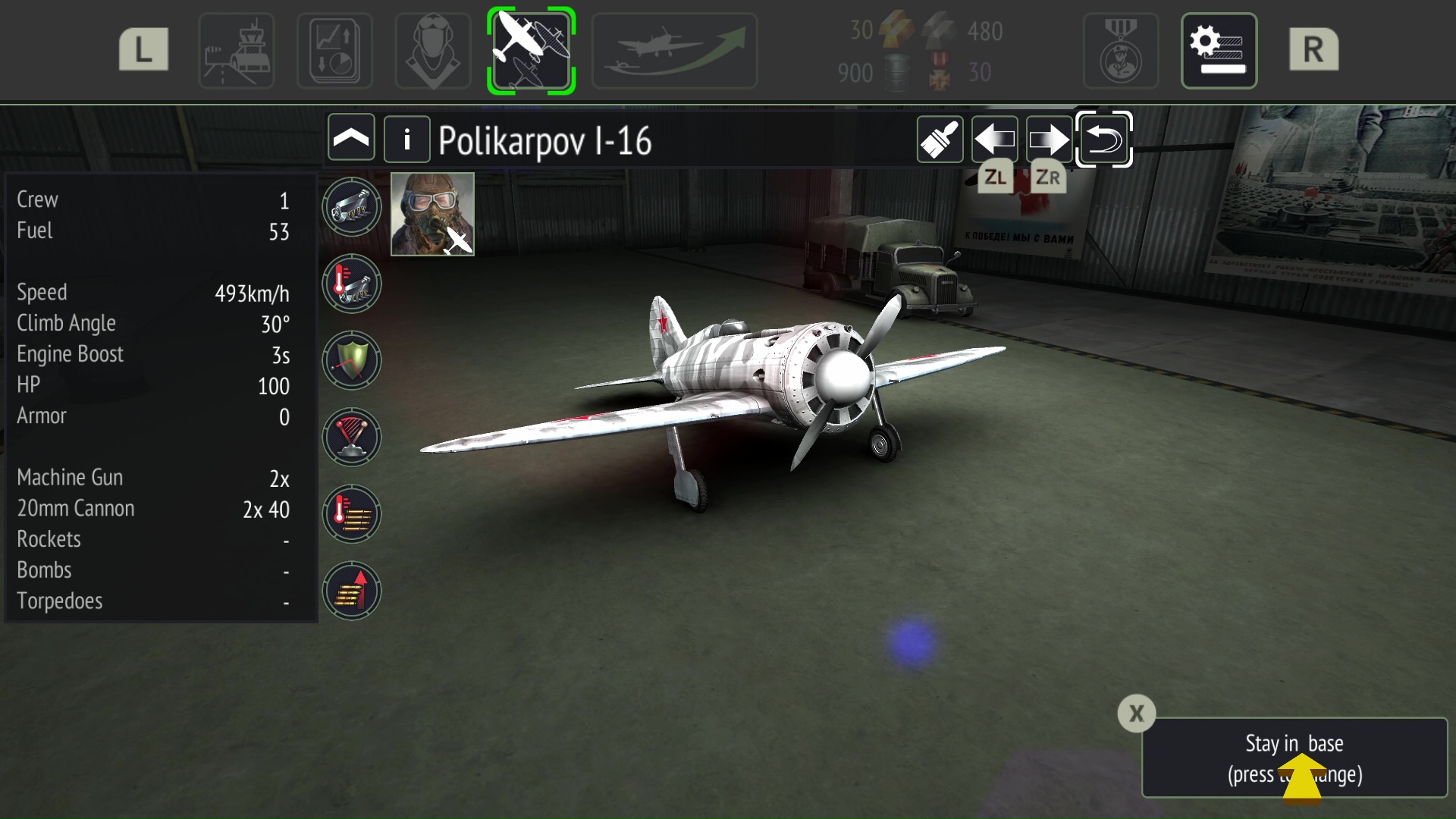This screenshot has width=1456, height=819.
Task: Select the ammo upgrade with red arrow
Action: [x=351, y=591]
